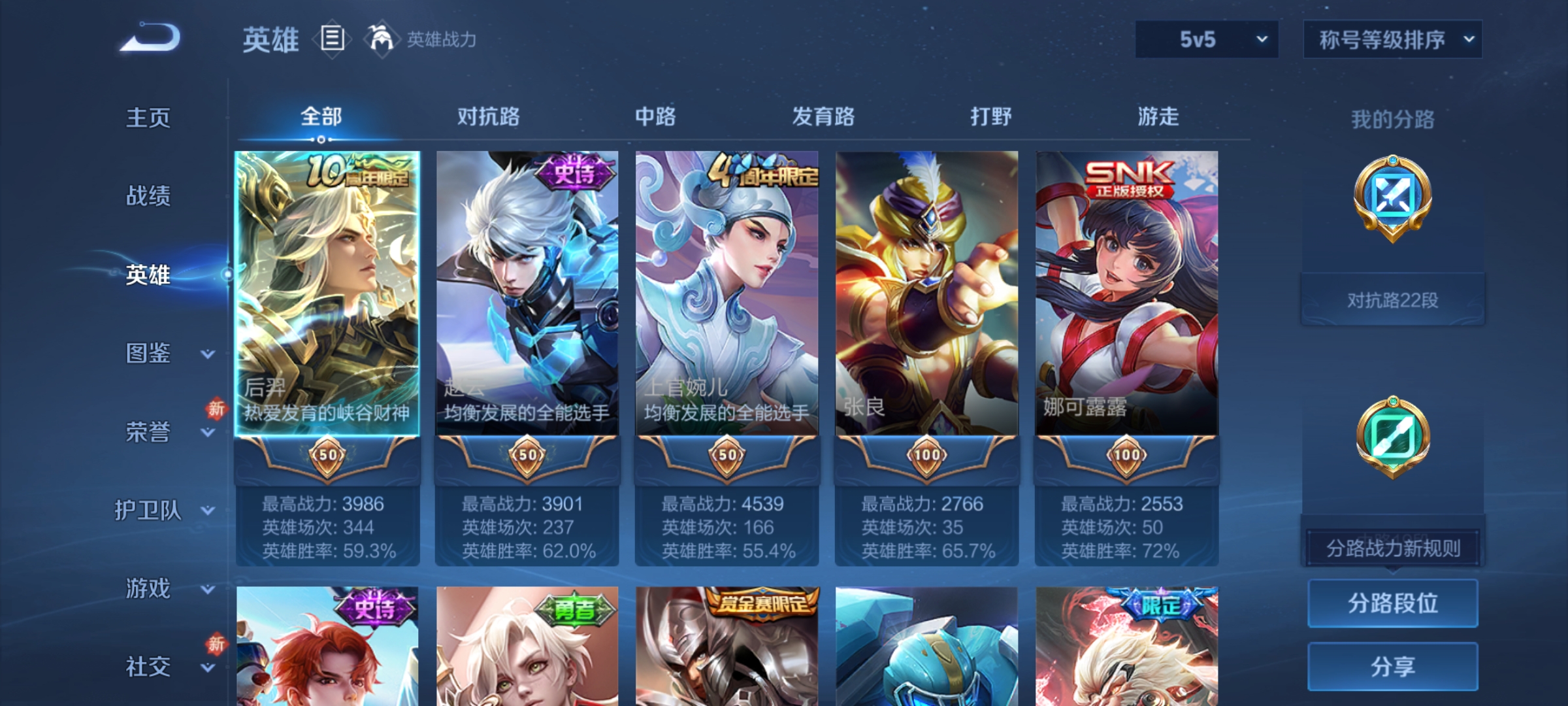
Task: Open the 5v5 mode dropdown
Action: click(1205, 39)
